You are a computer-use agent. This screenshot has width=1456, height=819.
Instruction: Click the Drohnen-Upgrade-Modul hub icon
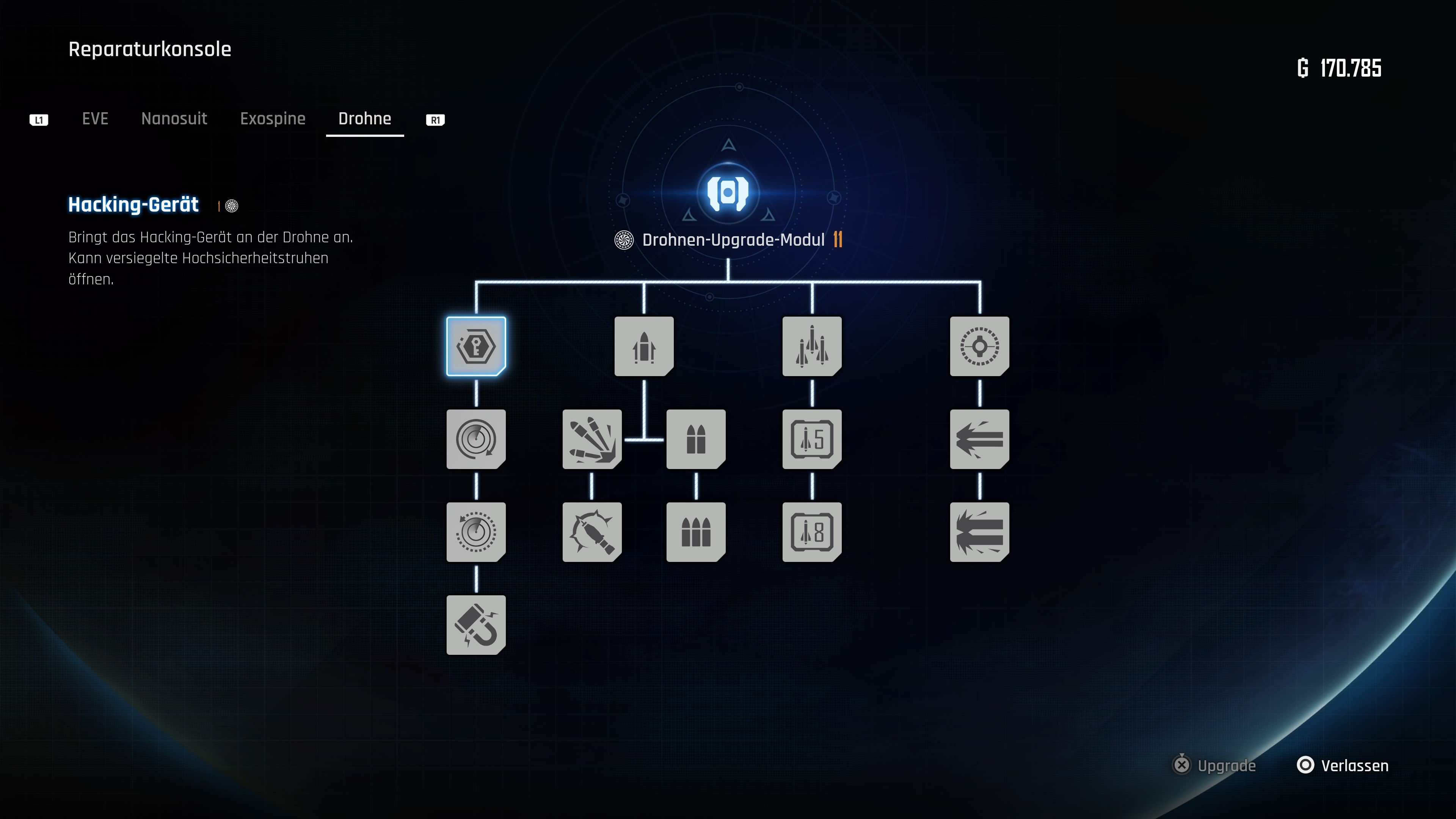click(x=728, y=193)
